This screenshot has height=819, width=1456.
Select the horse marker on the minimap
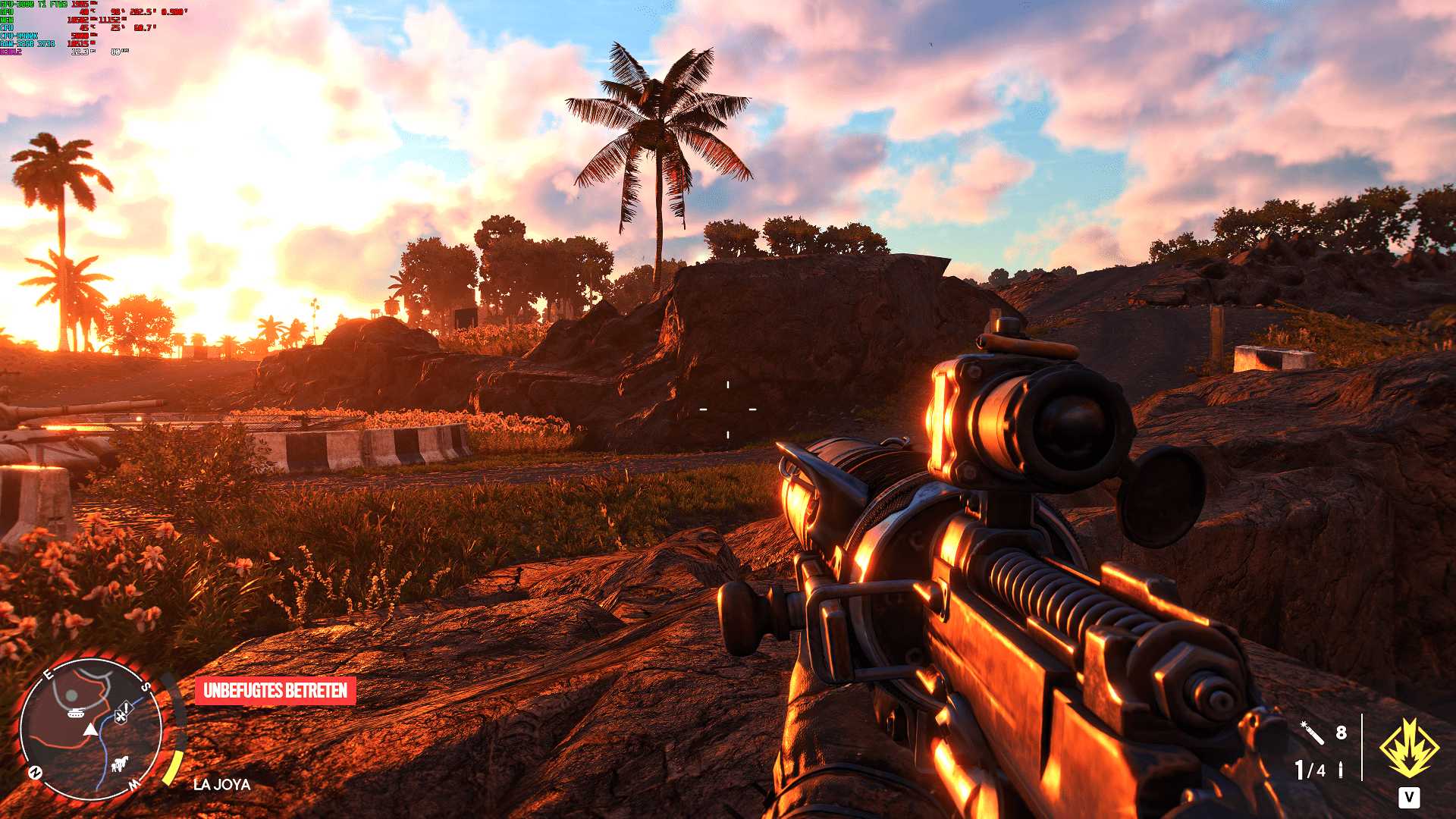(120, 763)
